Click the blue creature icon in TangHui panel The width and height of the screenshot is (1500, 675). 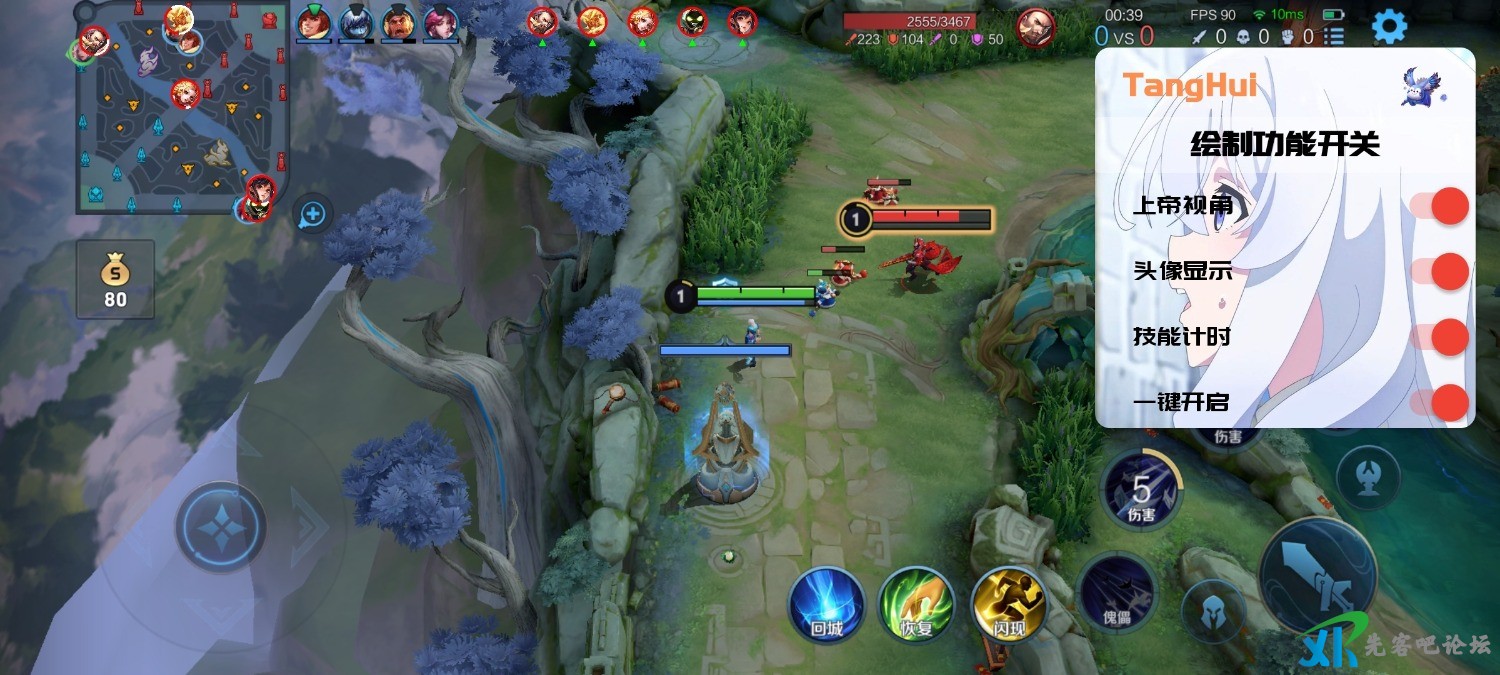(x=1422, y=87)
